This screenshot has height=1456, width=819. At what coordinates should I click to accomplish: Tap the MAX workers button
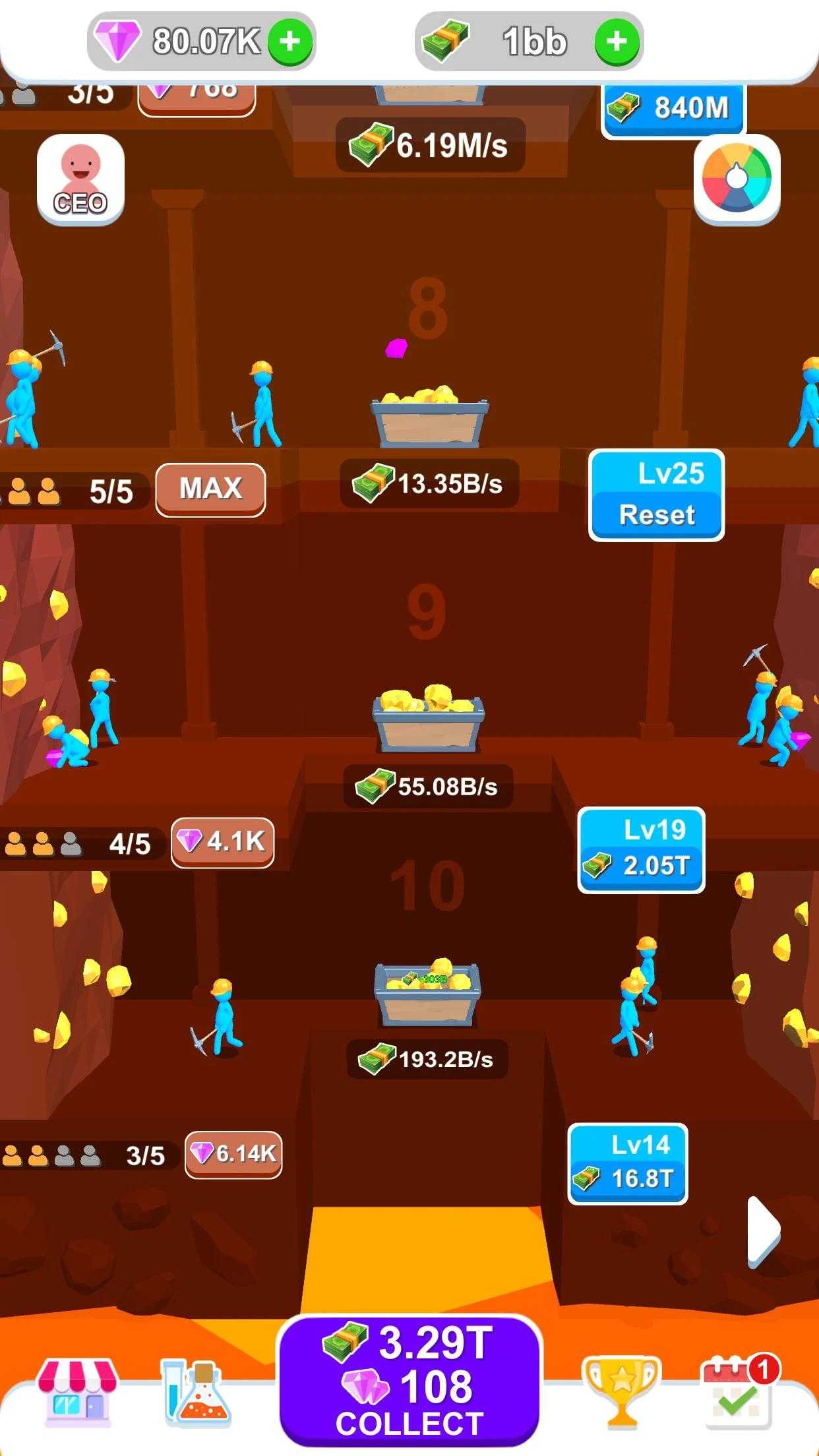tap(210, 489)
